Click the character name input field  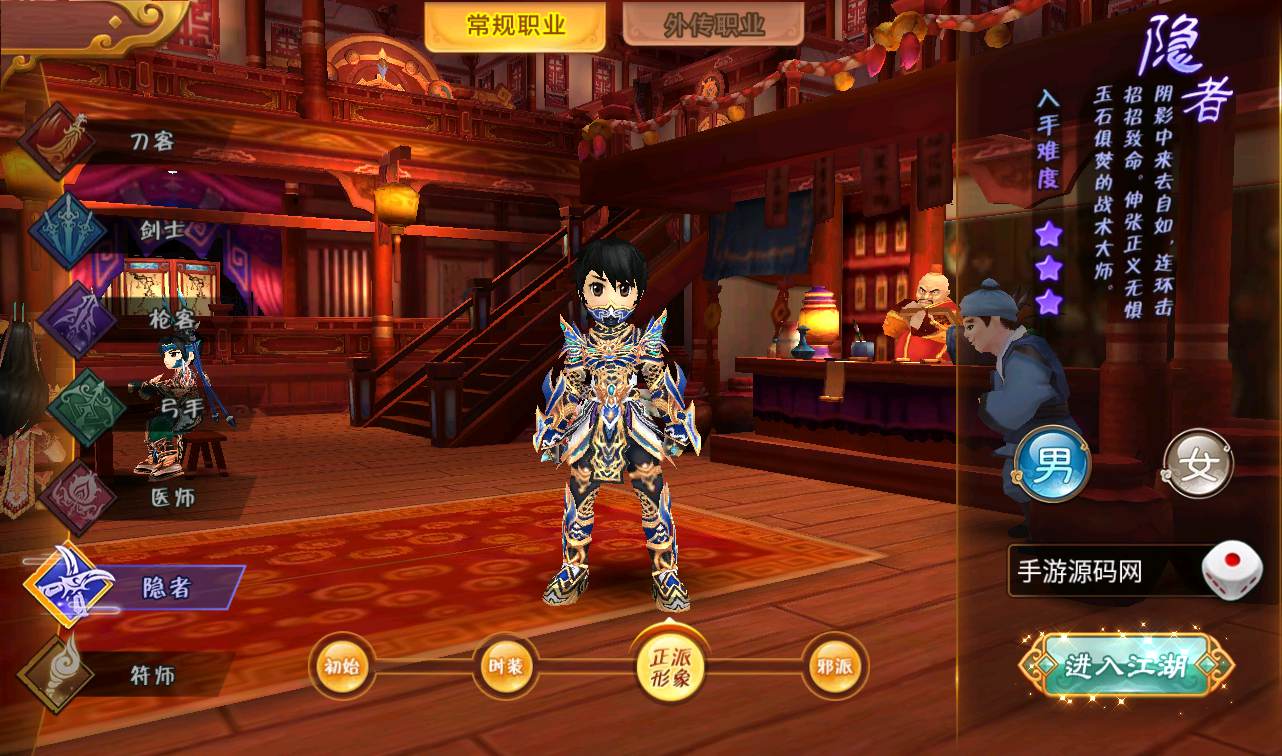[1100, 572]
